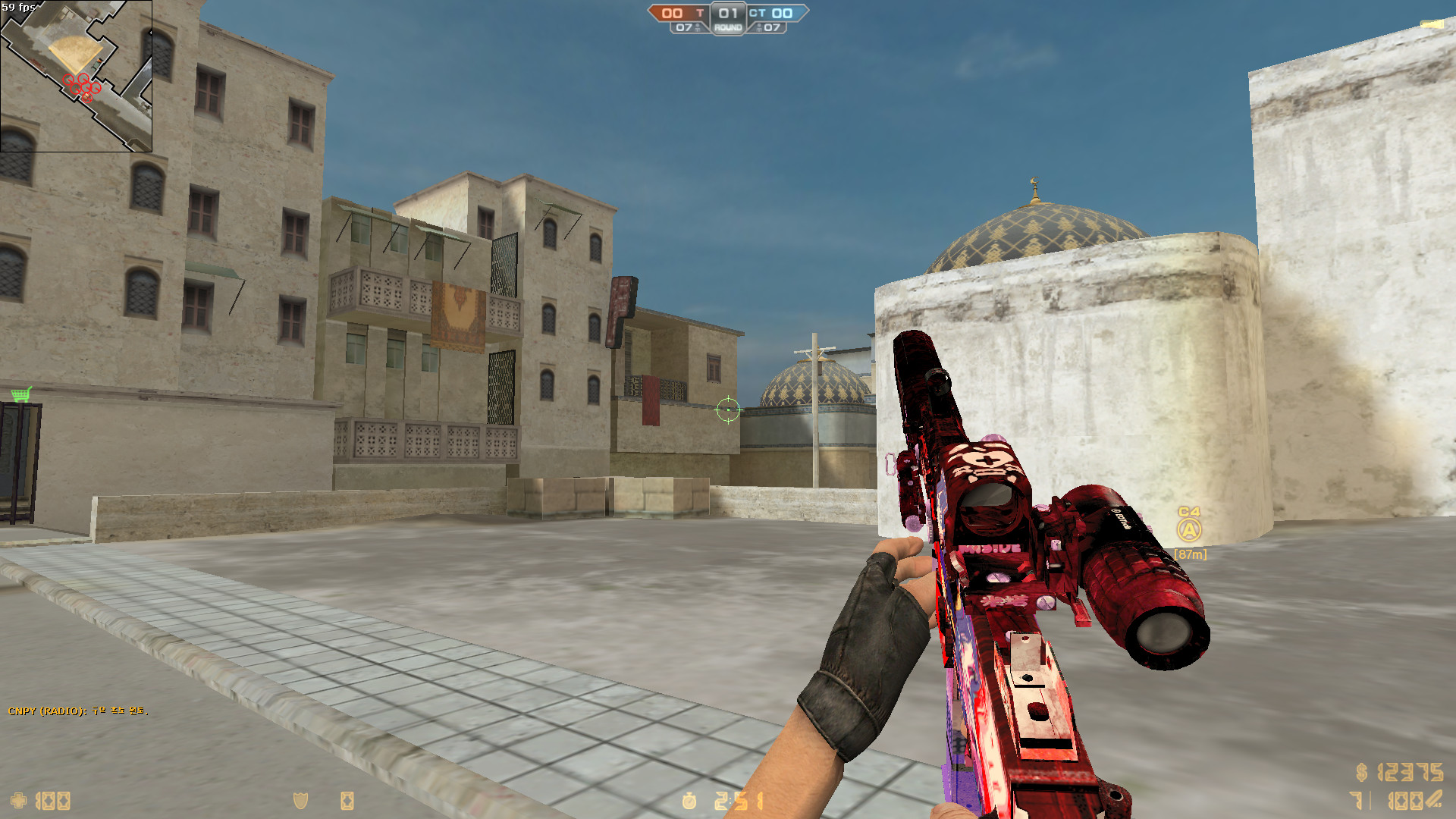Toggle the armor indicator next to the health display
1456x819 pixels.
click(x=300, y=801)
